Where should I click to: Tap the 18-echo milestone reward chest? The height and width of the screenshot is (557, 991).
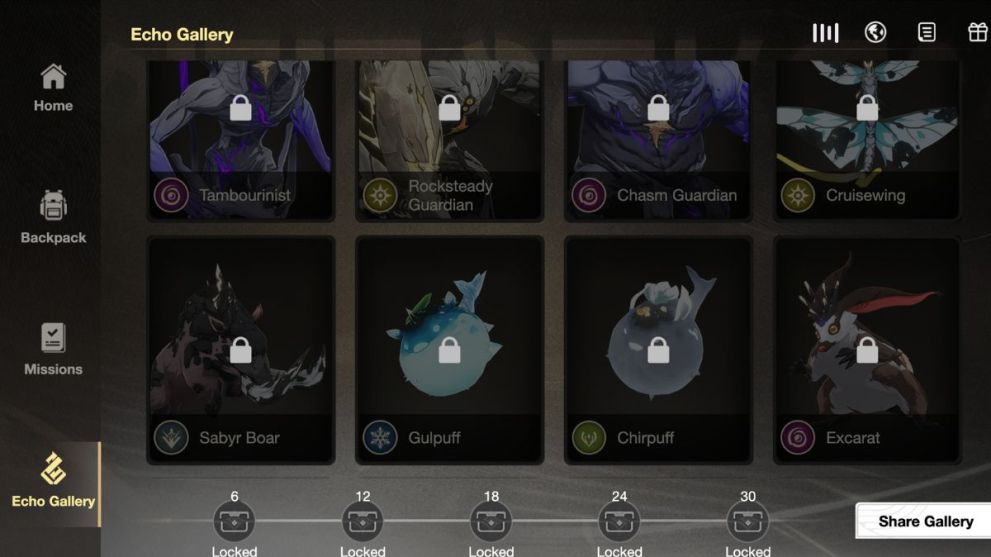(491, 521)
